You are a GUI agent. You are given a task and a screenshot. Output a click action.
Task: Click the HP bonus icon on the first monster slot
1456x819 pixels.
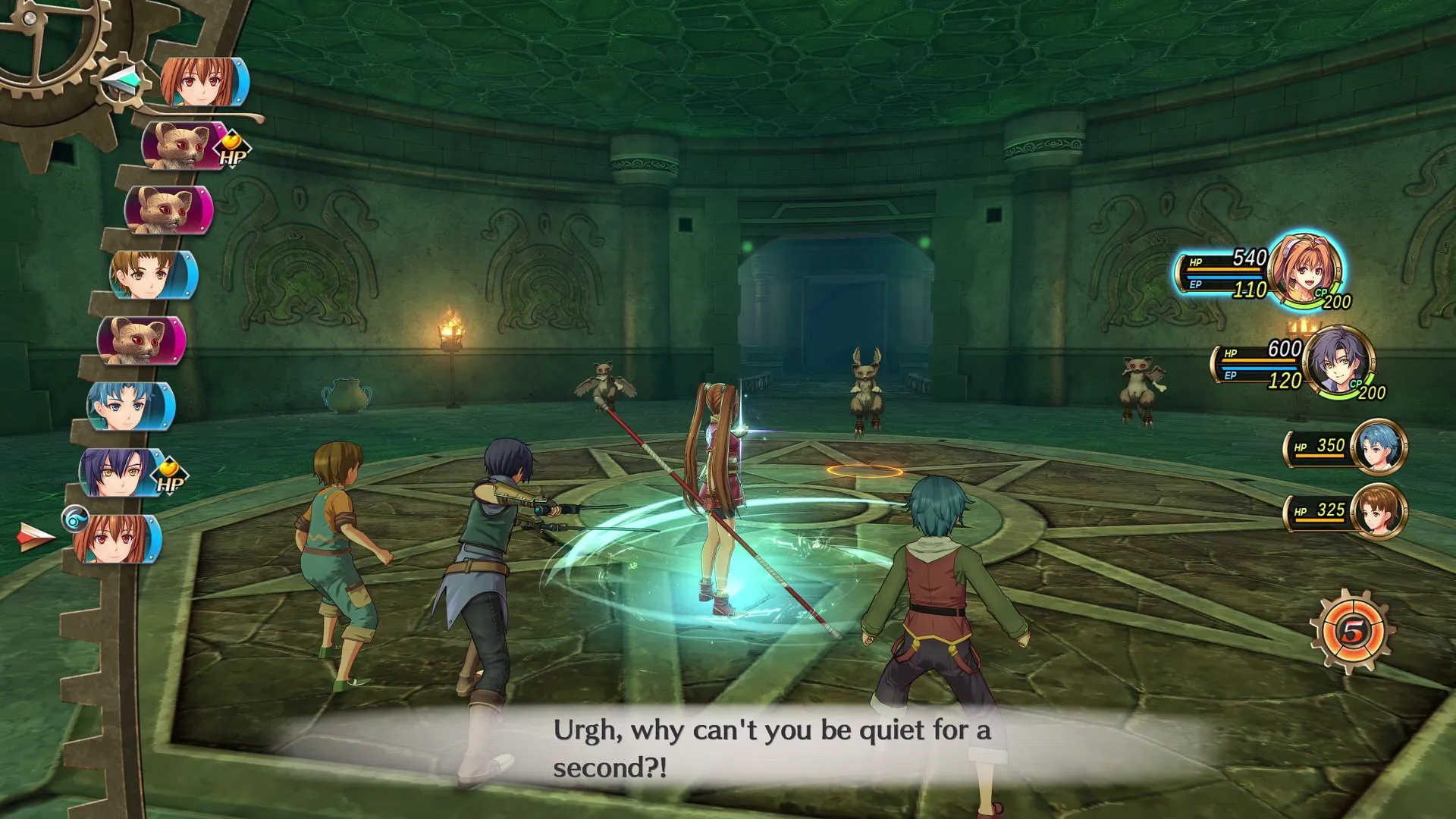[234, 149]
